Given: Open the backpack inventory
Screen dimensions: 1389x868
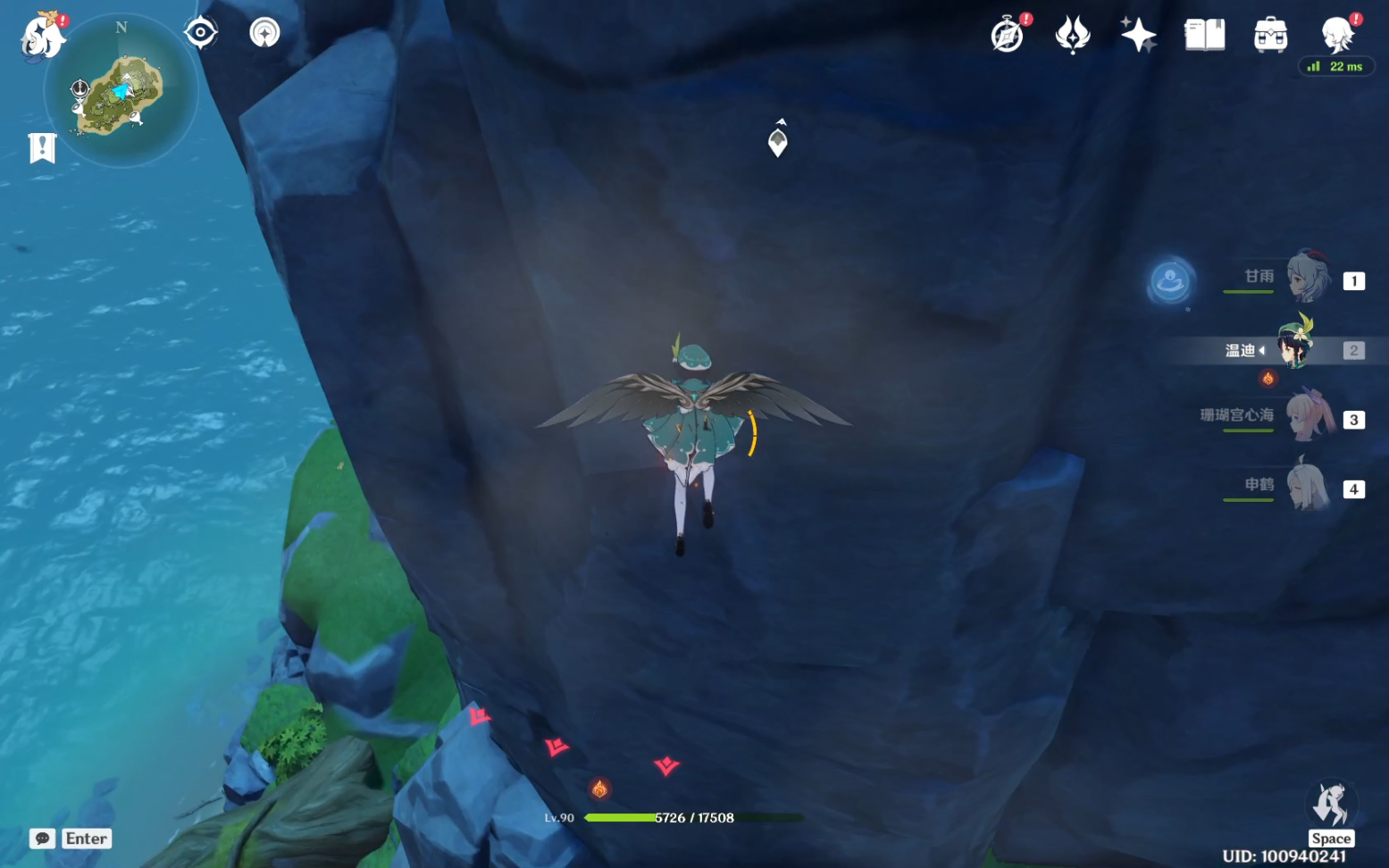Looking at the screenshot, I should click(1269, 36).
